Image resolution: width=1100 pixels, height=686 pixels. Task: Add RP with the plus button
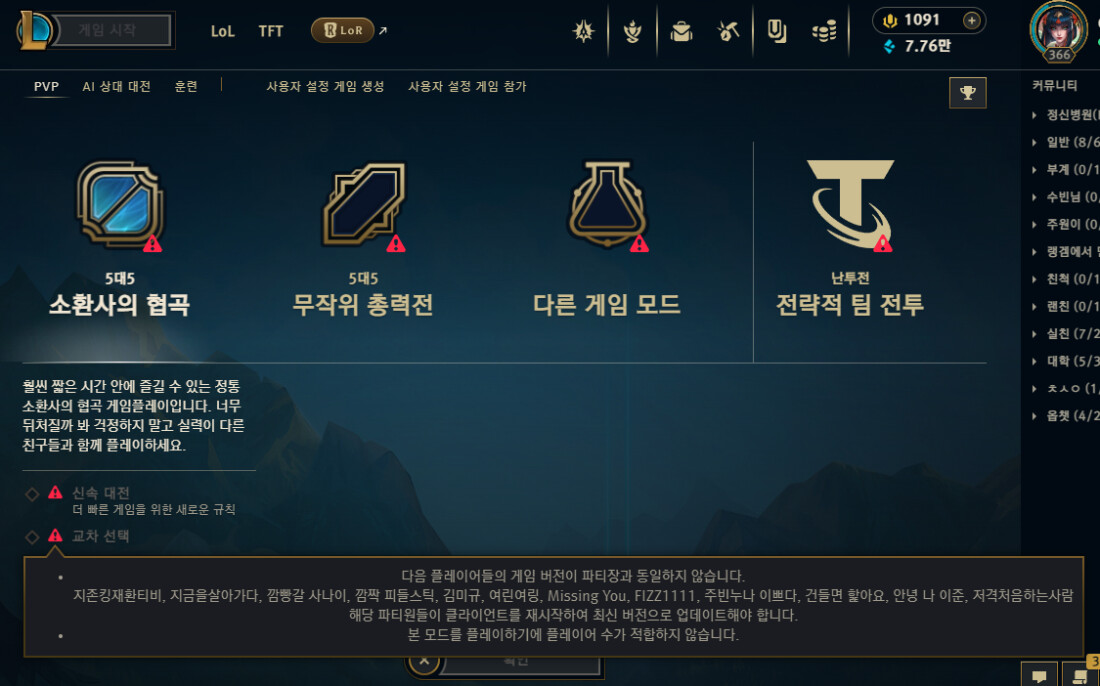(x=971, y=20)
